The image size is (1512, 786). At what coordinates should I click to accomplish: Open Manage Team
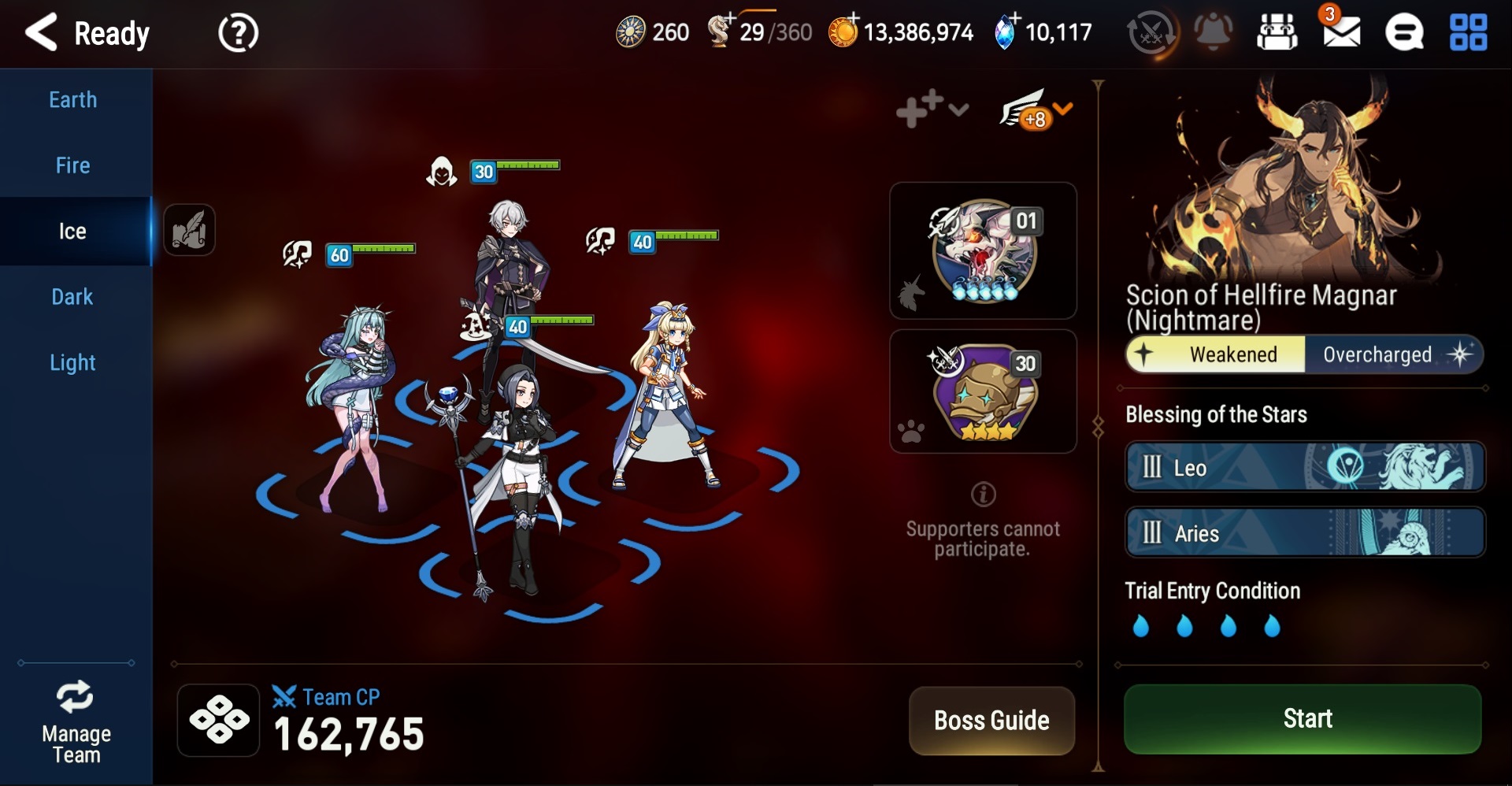click(x=76, y=721)
